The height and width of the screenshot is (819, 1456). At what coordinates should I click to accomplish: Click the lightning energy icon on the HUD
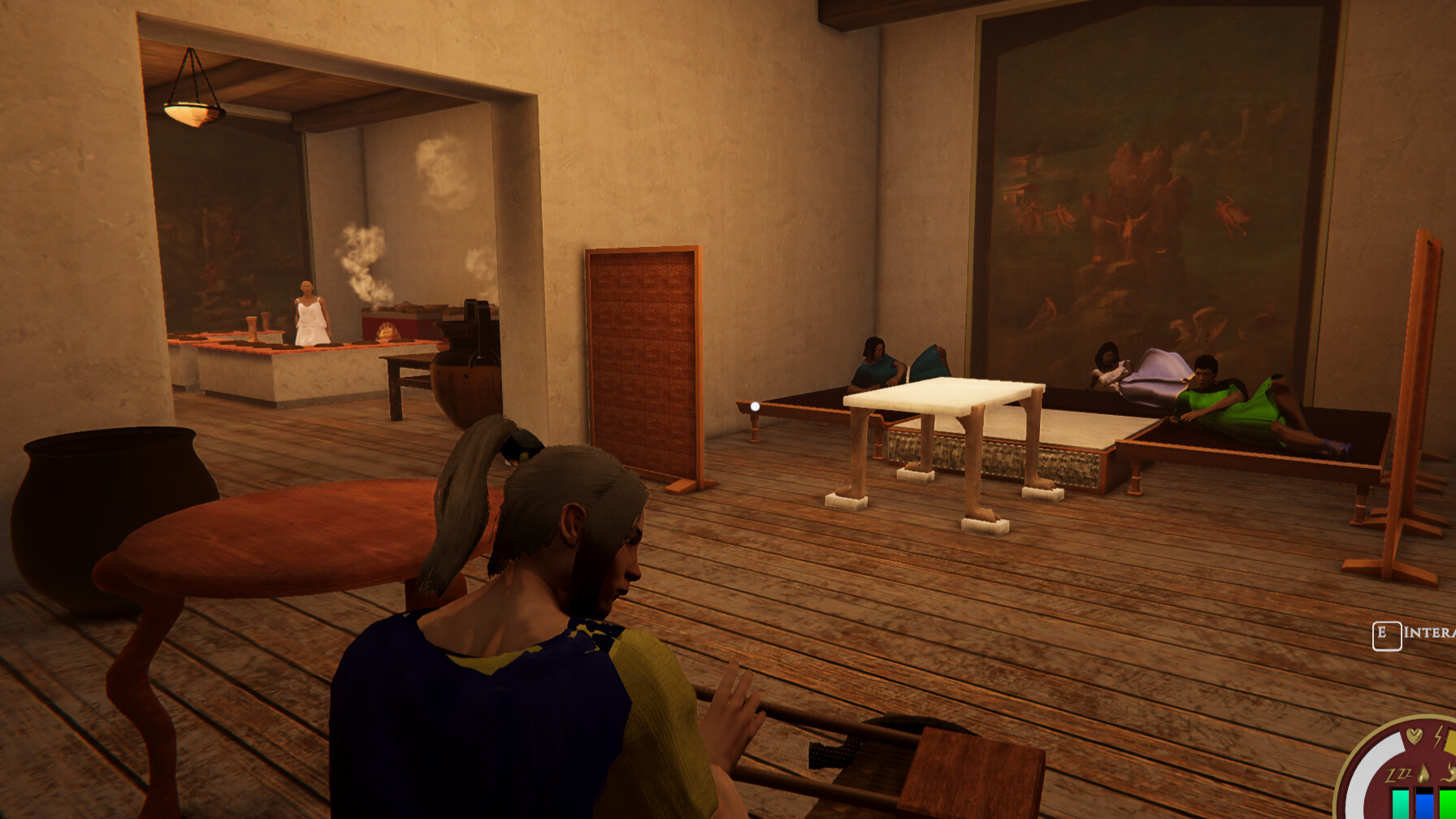1438,737
